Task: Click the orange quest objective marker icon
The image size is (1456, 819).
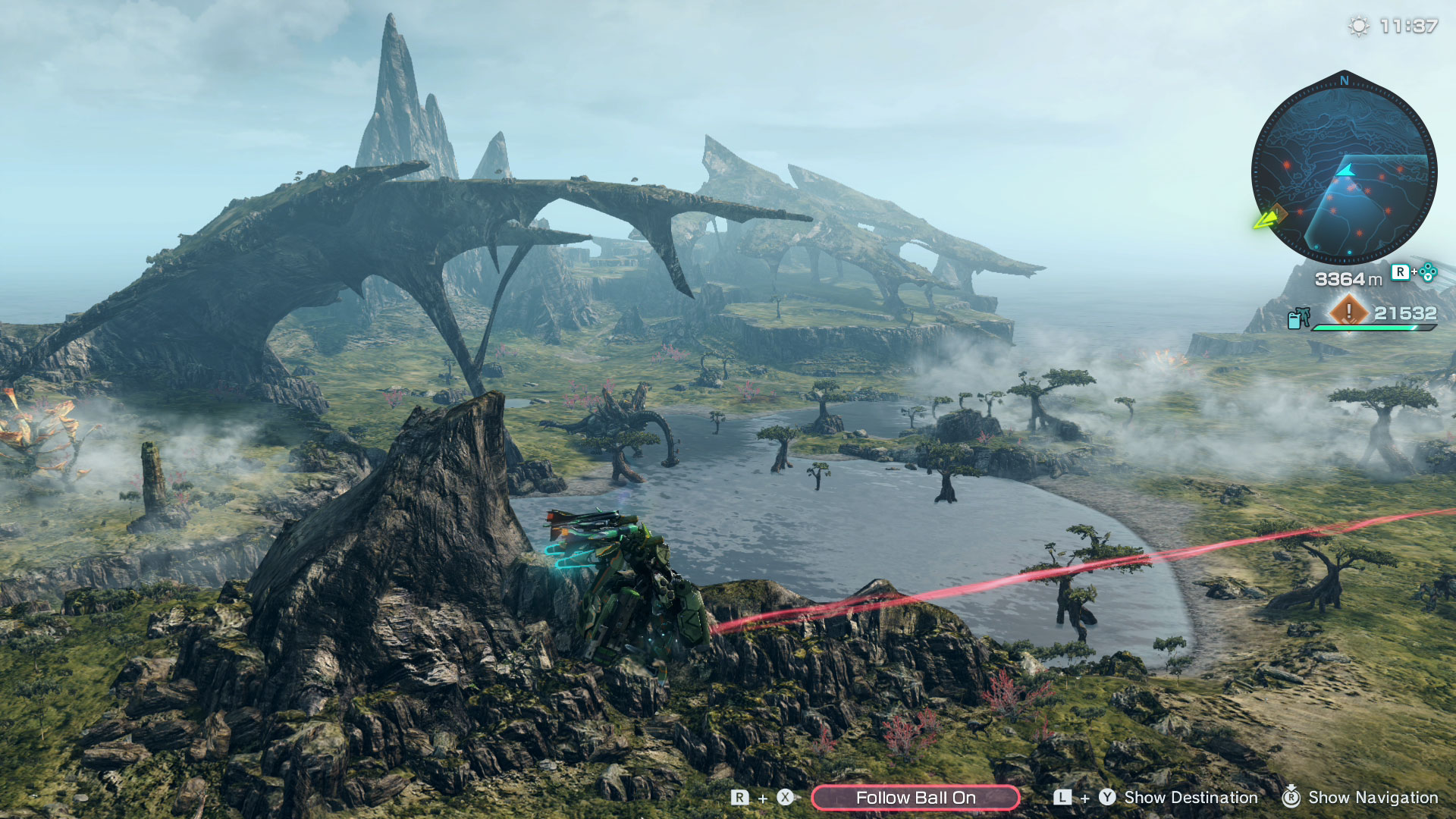Action: click(1348, 311)
